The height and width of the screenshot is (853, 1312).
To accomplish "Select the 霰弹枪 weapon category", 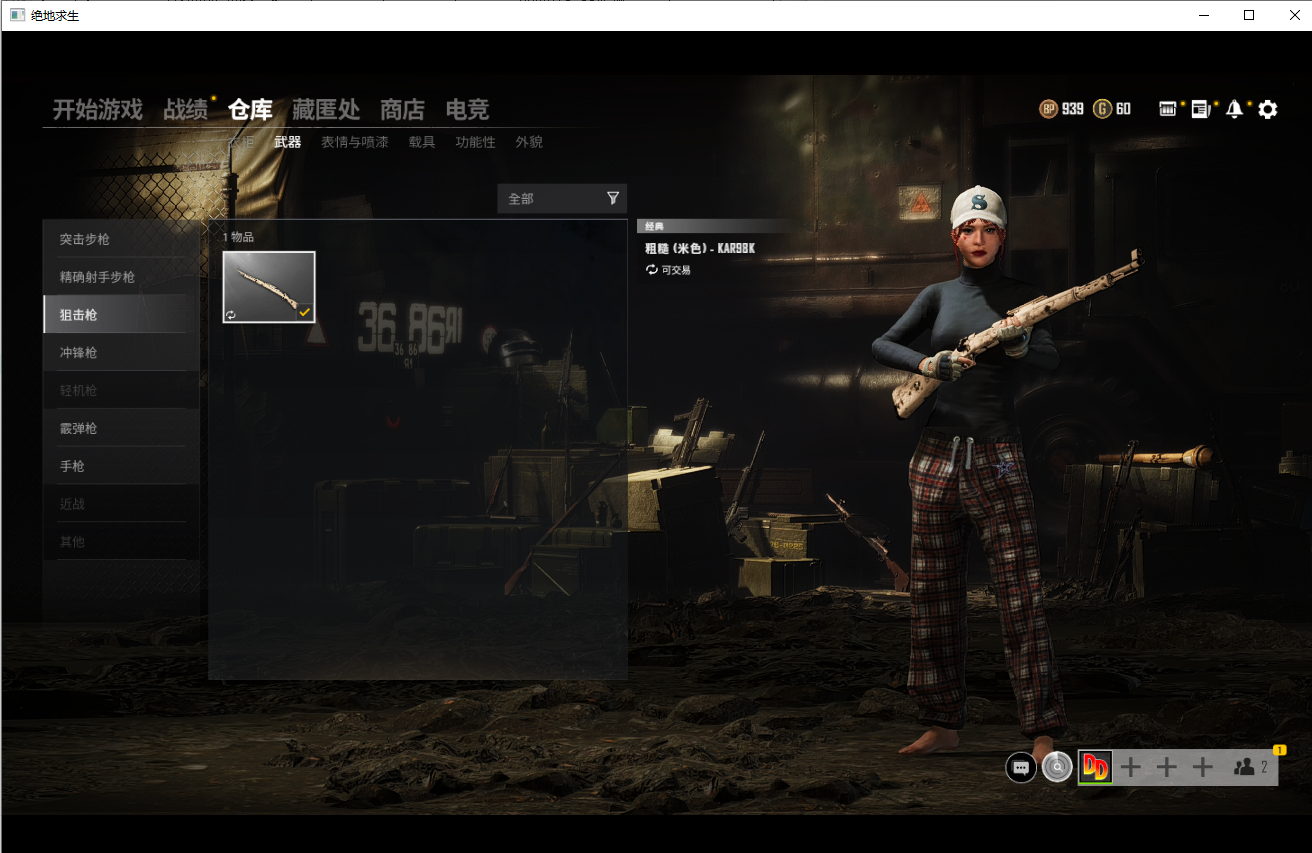I will click(77, 428).
